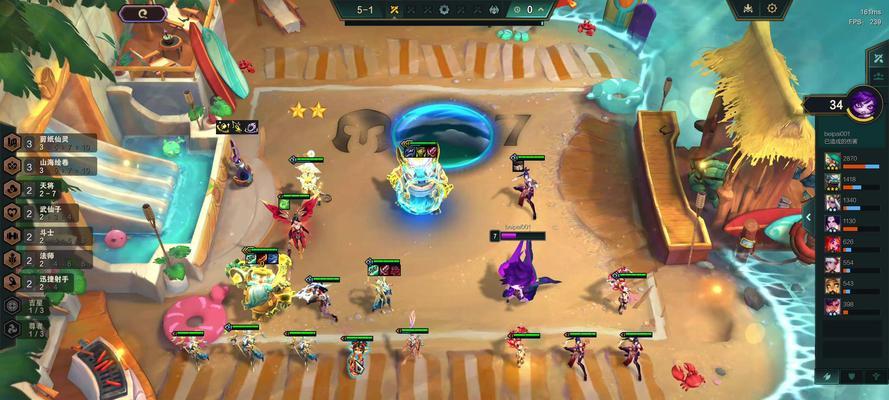Switch to the heart tab in damage panel
889x400 pixels.
[x=851, y=376]
